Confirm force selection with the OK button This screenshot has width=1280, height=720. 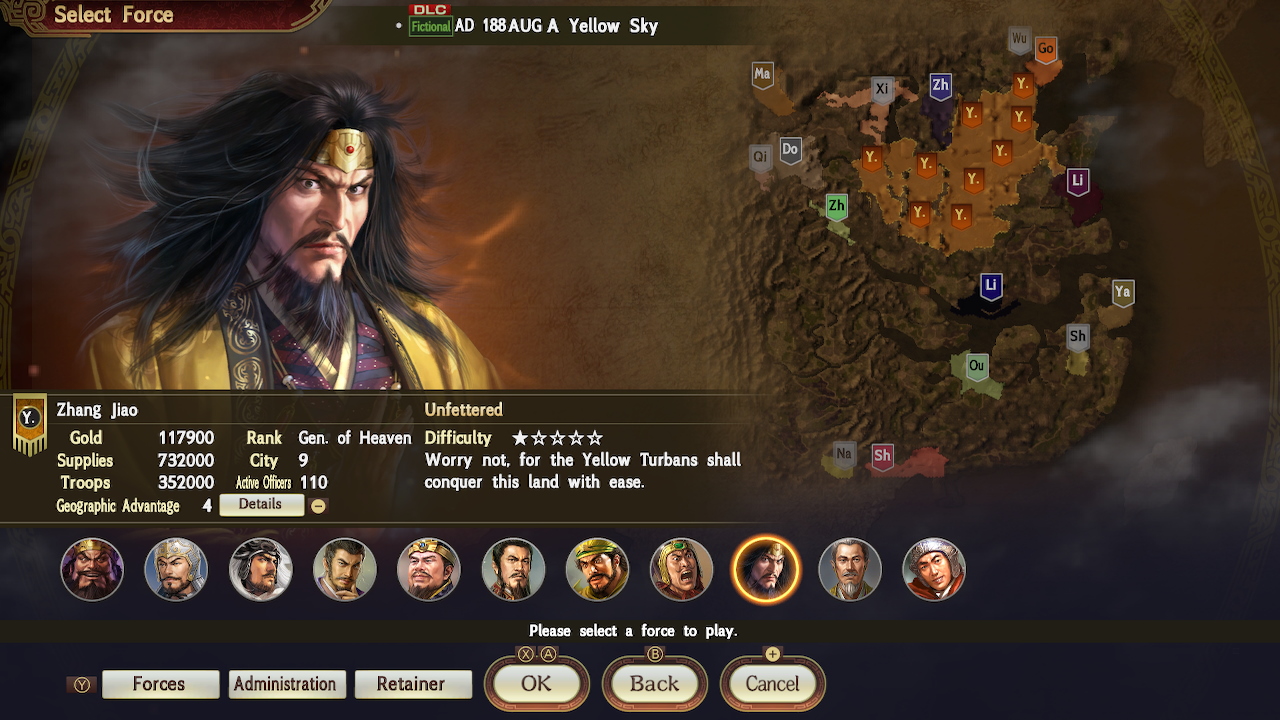[536, 684]
